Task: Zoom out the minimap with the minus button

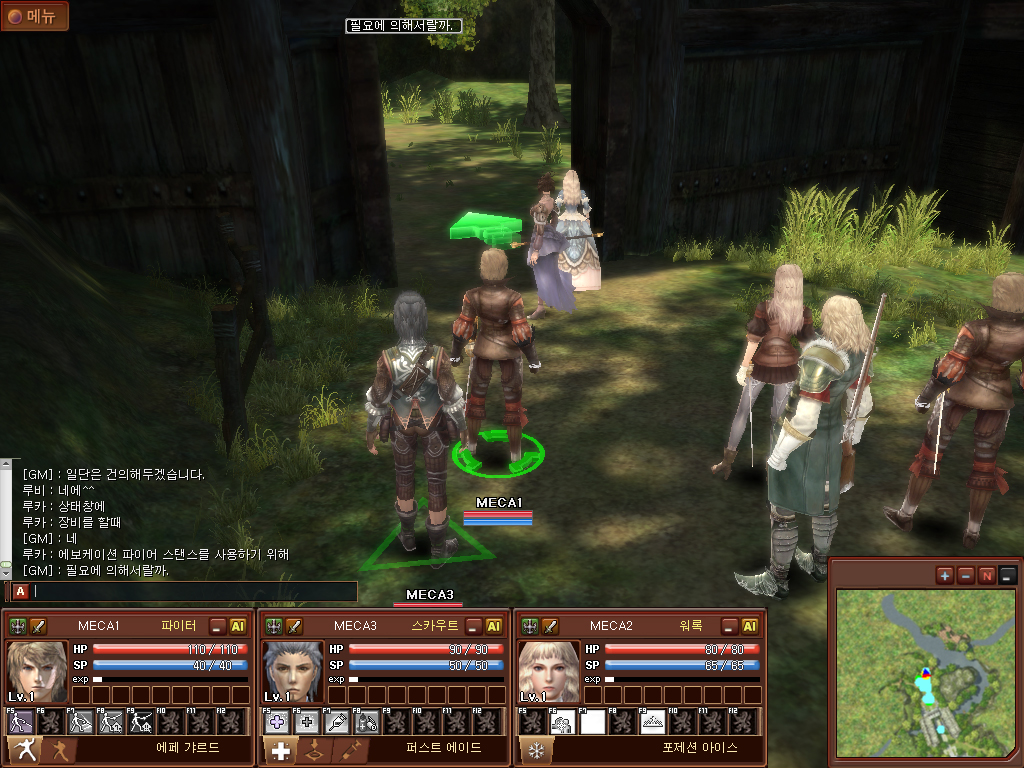Action: [966, 575]
